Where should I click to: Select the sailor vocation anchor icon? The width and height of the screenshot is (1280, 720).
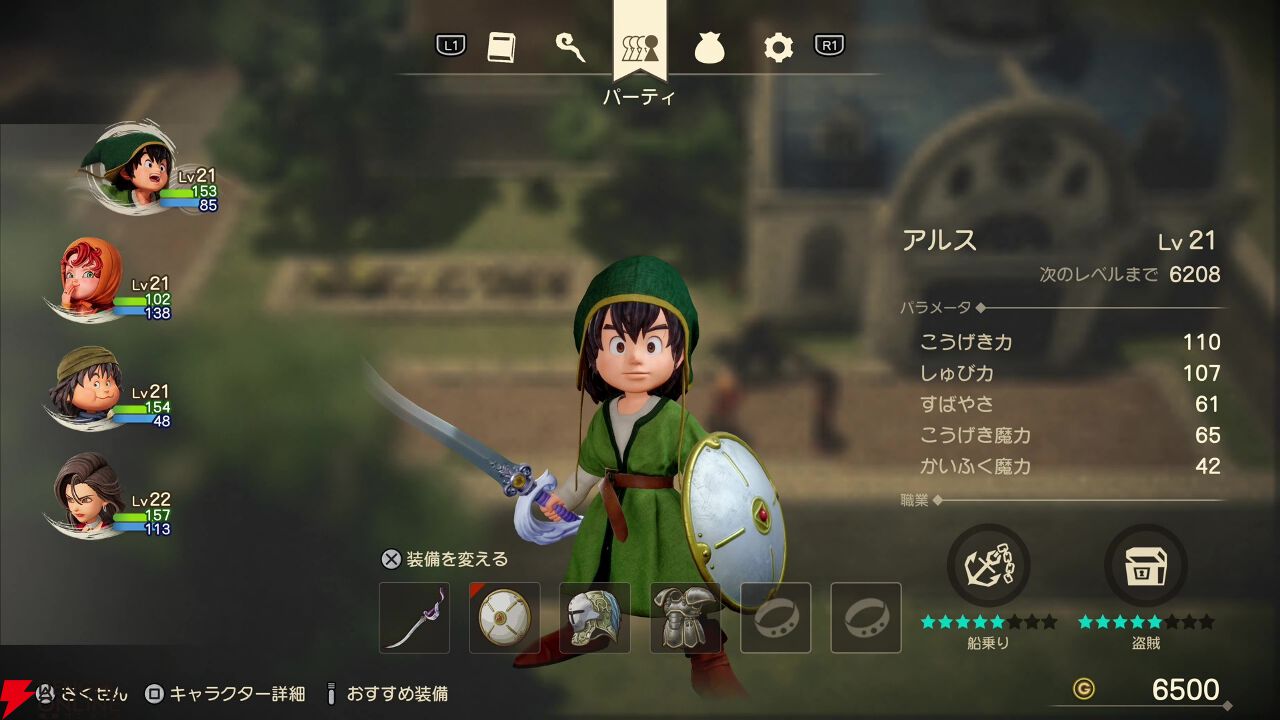click(988, 565)
